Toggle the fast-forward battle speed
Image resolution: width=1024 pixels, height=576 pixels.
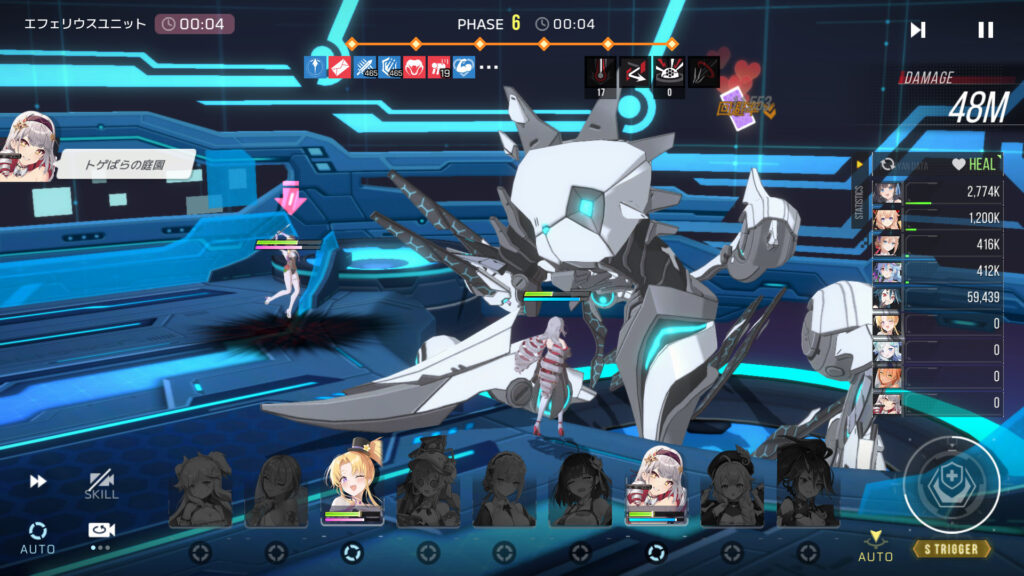pyautogui.click(x=38, y=481)
